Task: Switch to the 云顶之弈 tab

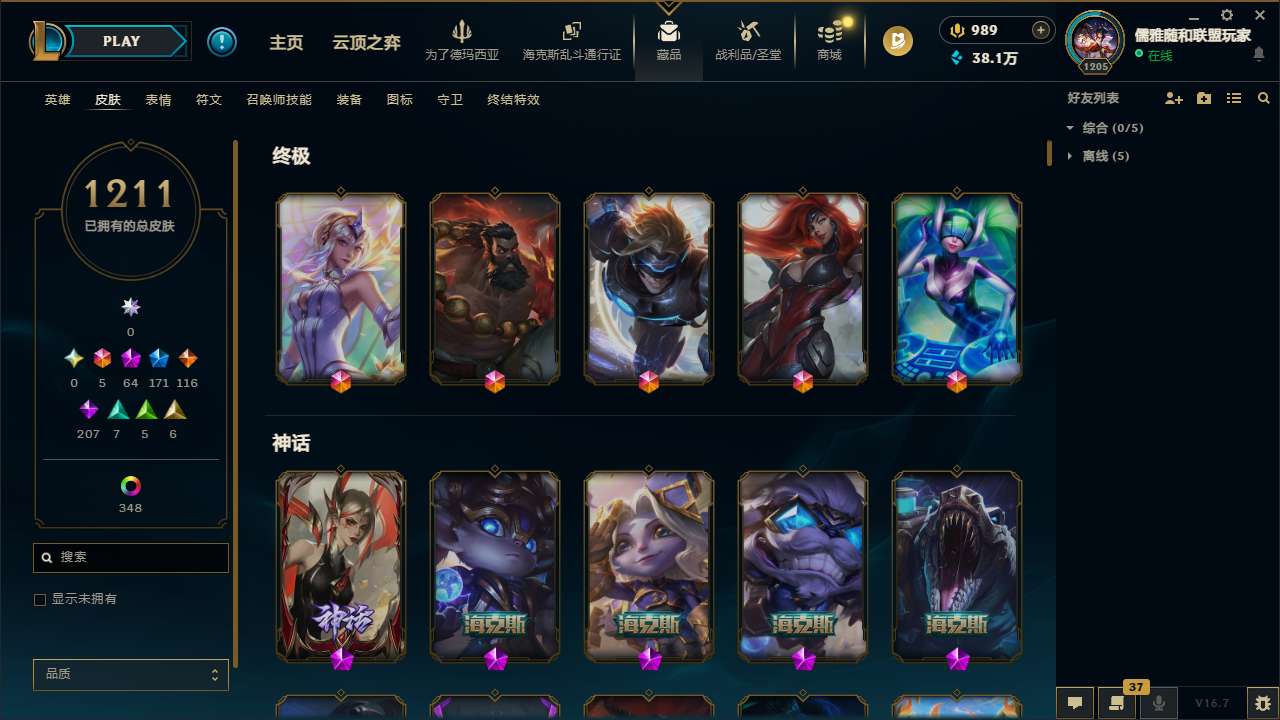Action: tap(365, 41)
